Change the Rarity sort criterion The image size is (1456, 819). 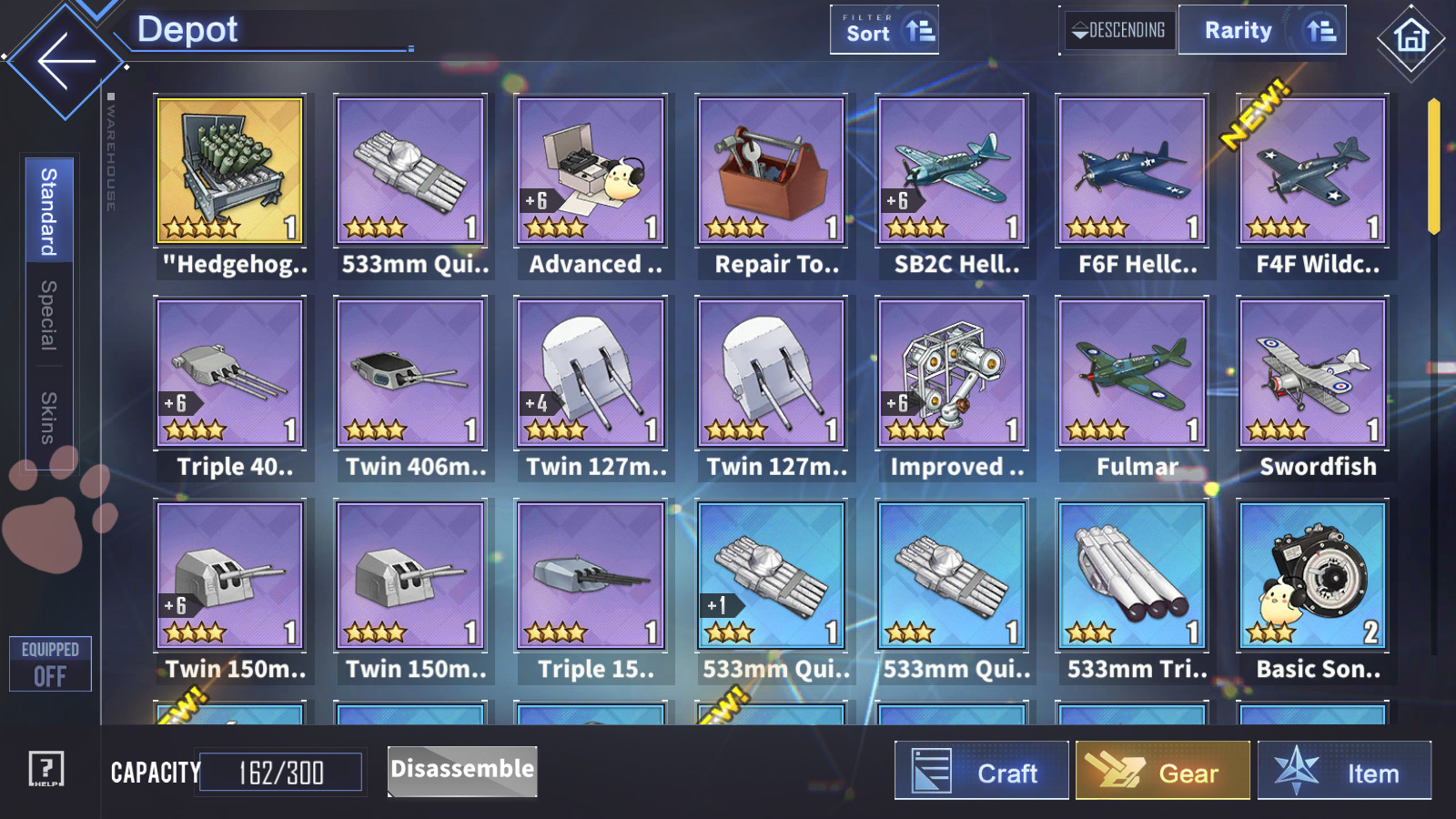(1261, 31)
